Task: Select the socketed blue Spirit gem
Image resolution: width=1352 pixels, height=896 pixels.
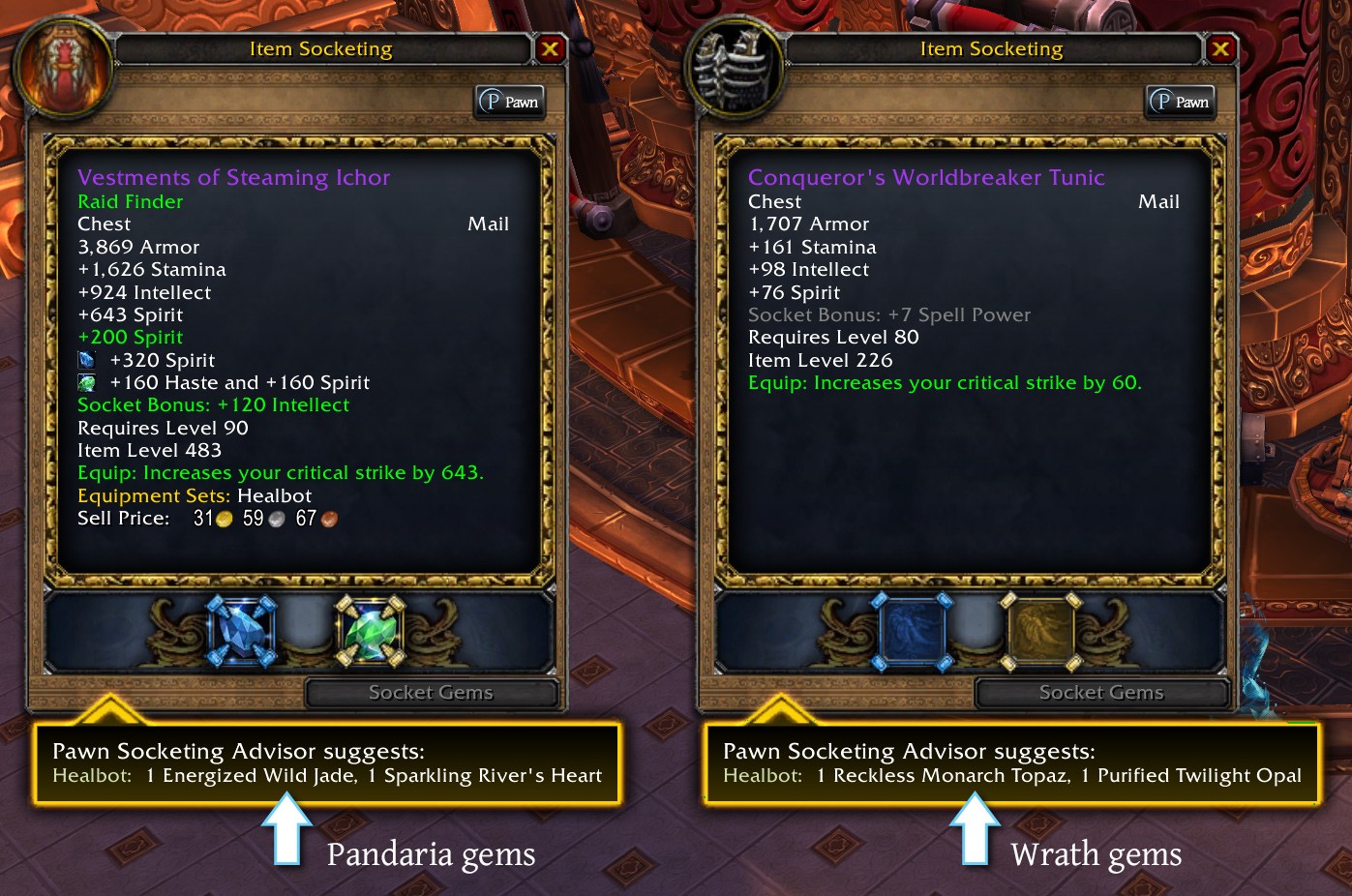Action: coord(241,632)
